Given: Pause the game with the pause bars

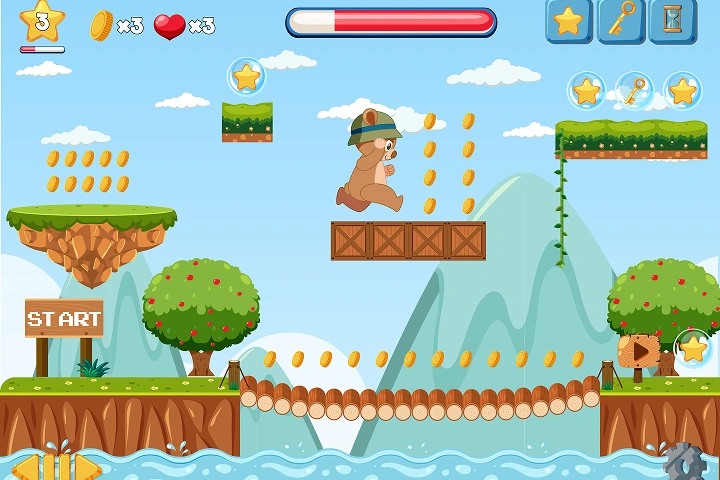Looking at the screenshot, I should pyautogui.click(x=58, y=467).
